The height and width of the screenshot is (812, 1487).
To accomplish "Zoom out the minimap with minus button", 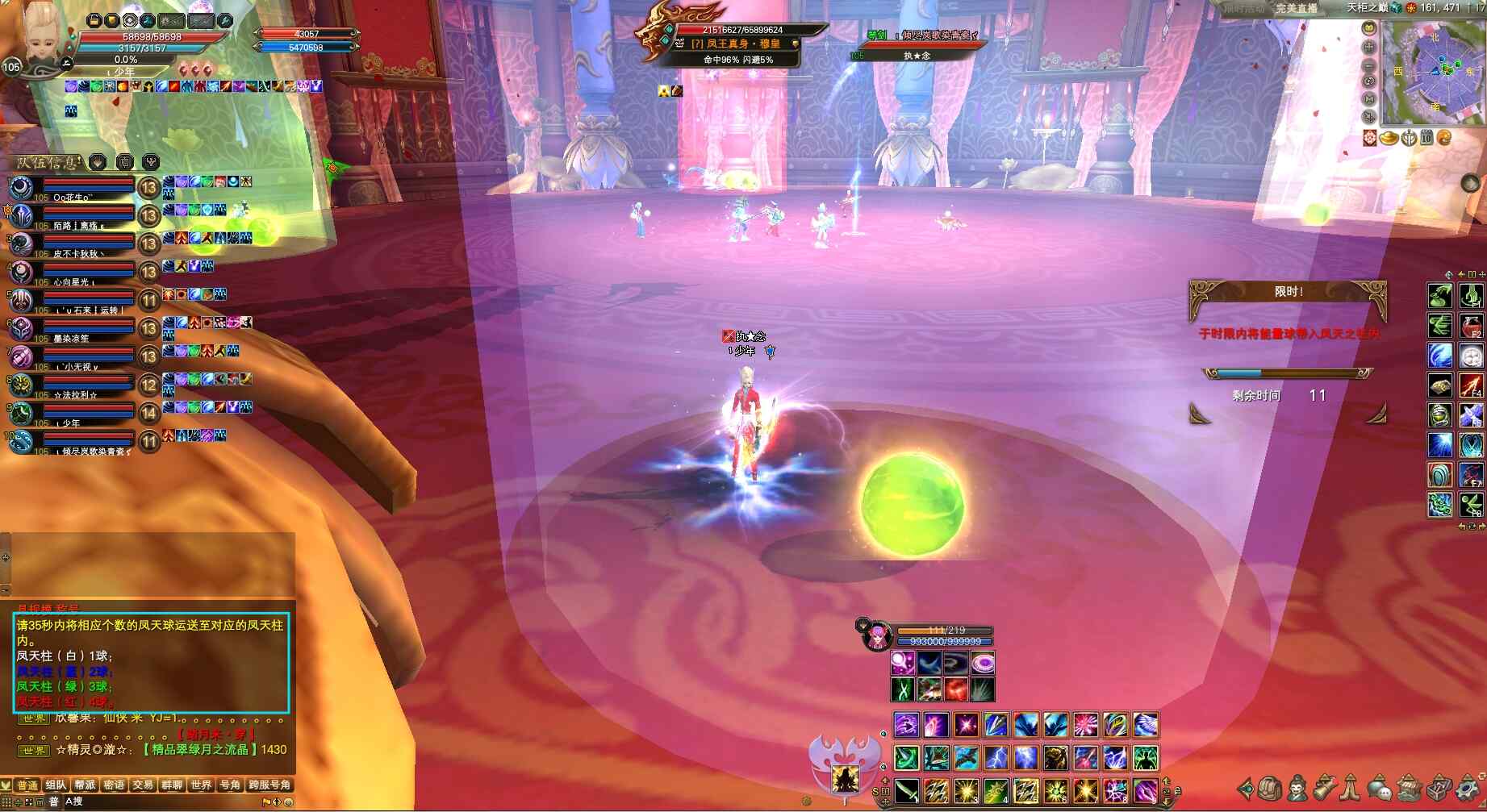I will pyautogui.click(x=1369, y=64).
